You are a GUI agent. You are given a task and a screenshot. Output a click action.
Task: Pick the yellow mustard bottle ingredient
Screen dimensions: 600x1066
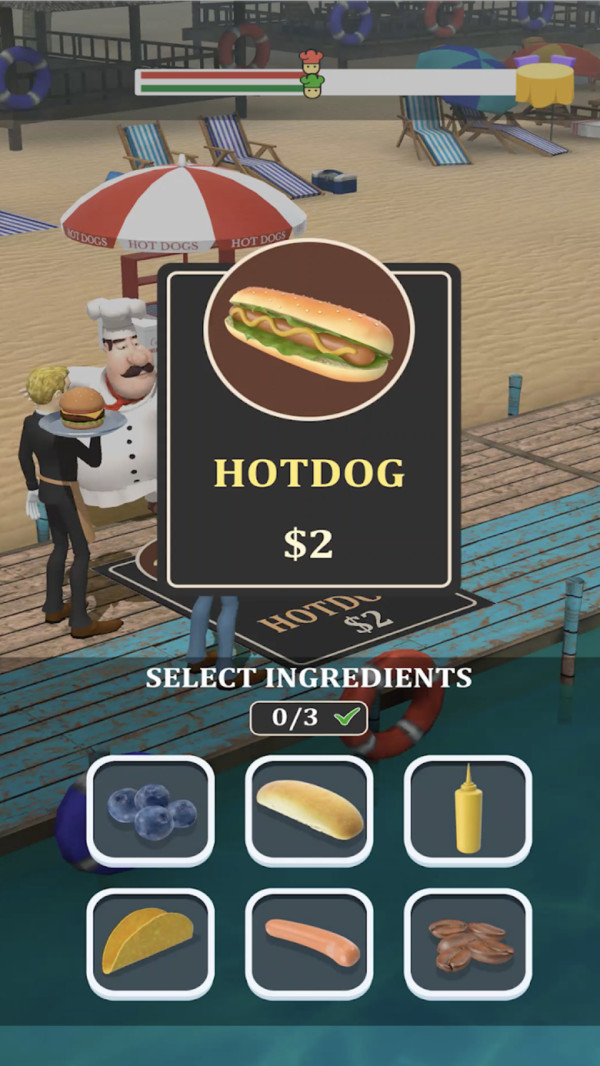468,810
